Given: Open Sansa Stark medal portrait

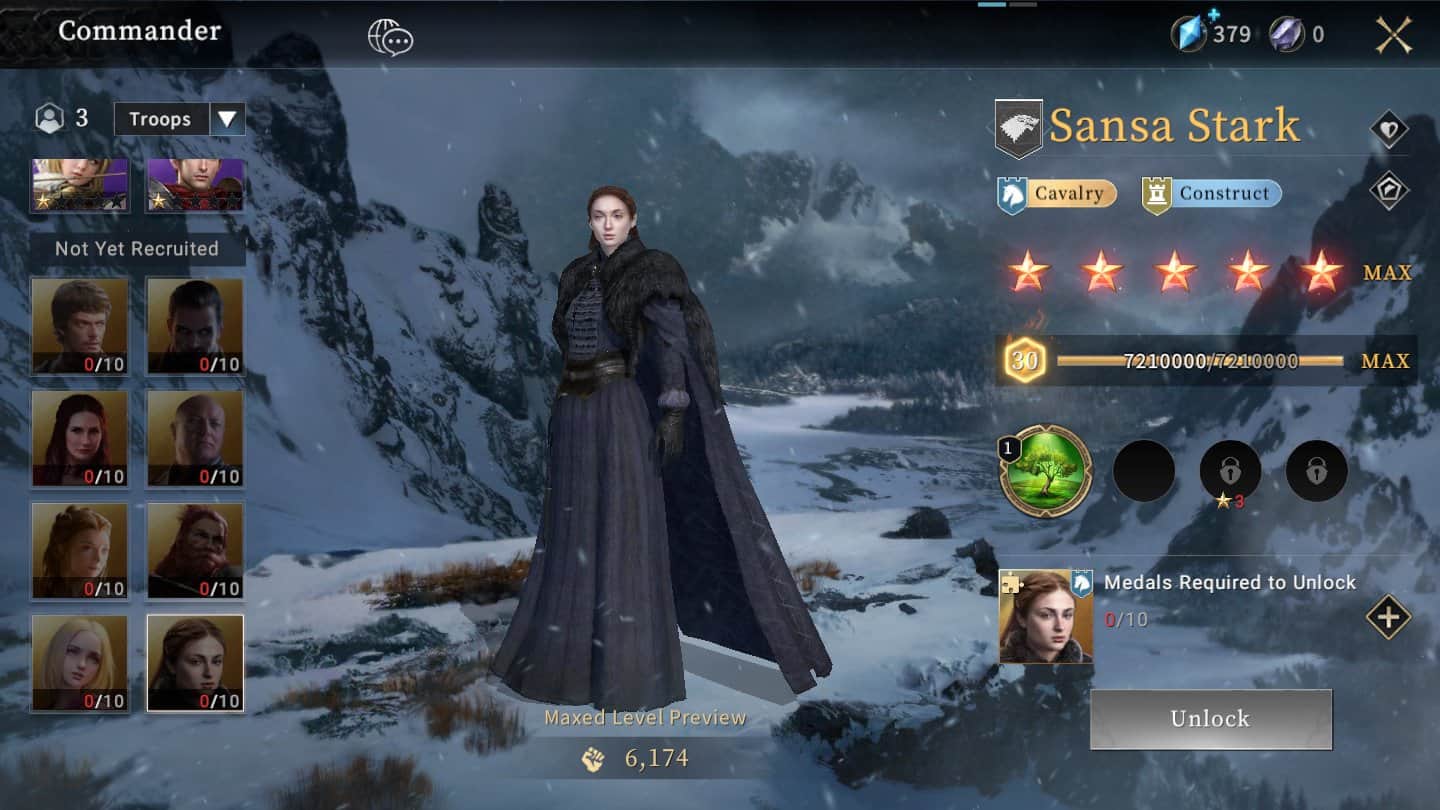Looking at the screenshot, I should tap(1046, 617).
